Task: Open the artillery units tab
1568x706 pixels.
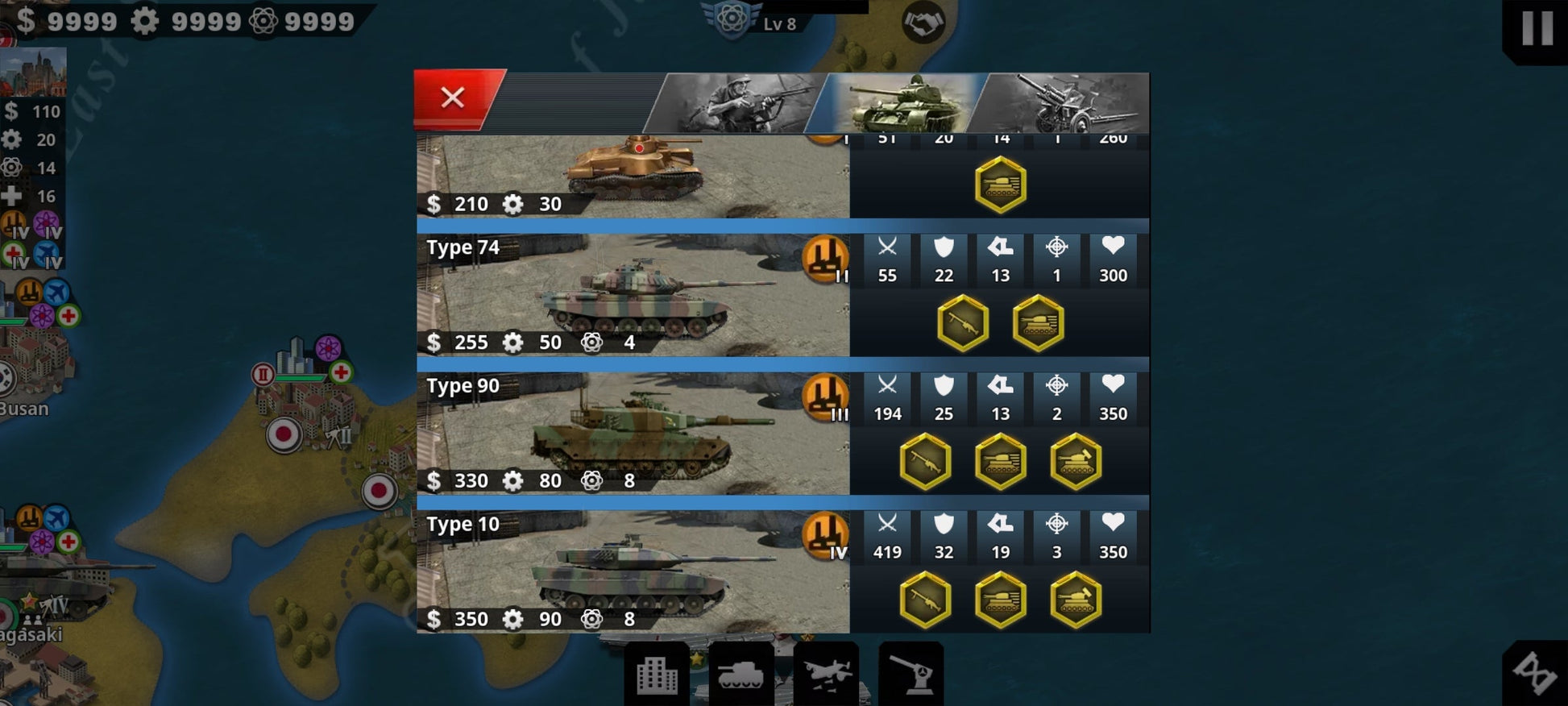Action: coord(1065,103)
